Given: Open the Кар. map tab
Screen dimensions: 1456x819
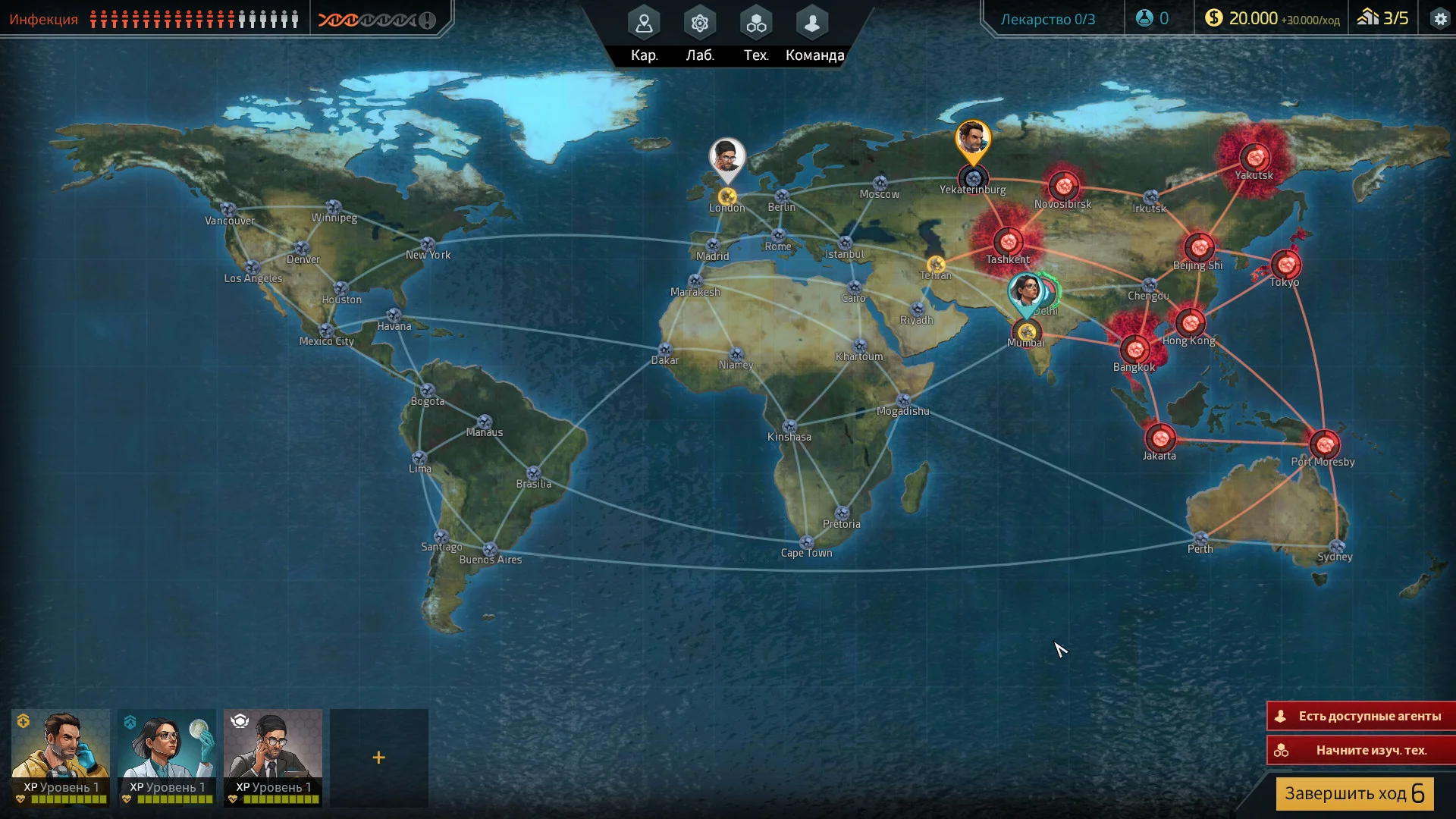Looking at the screenshot, I should [644, 33].
